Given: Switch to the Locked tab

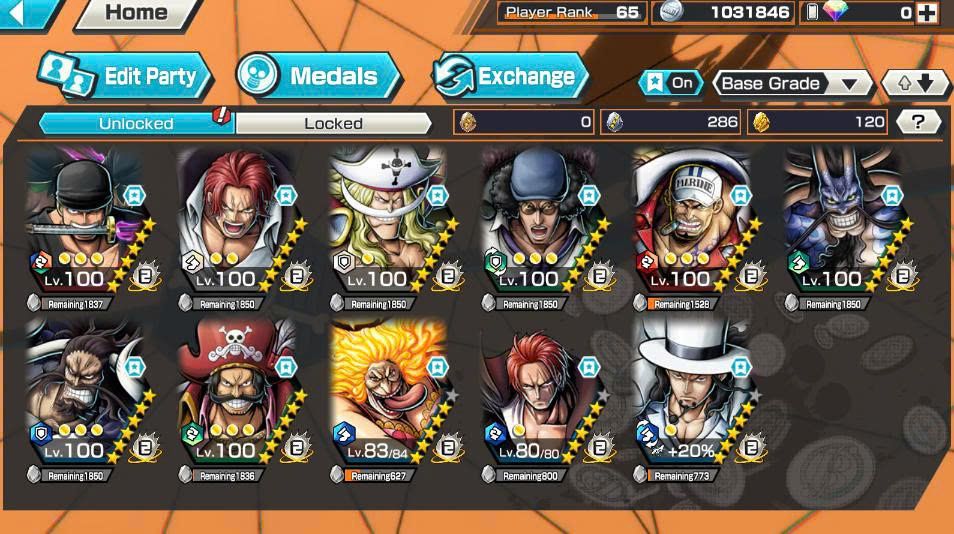Looking at the screenshot, I should [333, 123].
